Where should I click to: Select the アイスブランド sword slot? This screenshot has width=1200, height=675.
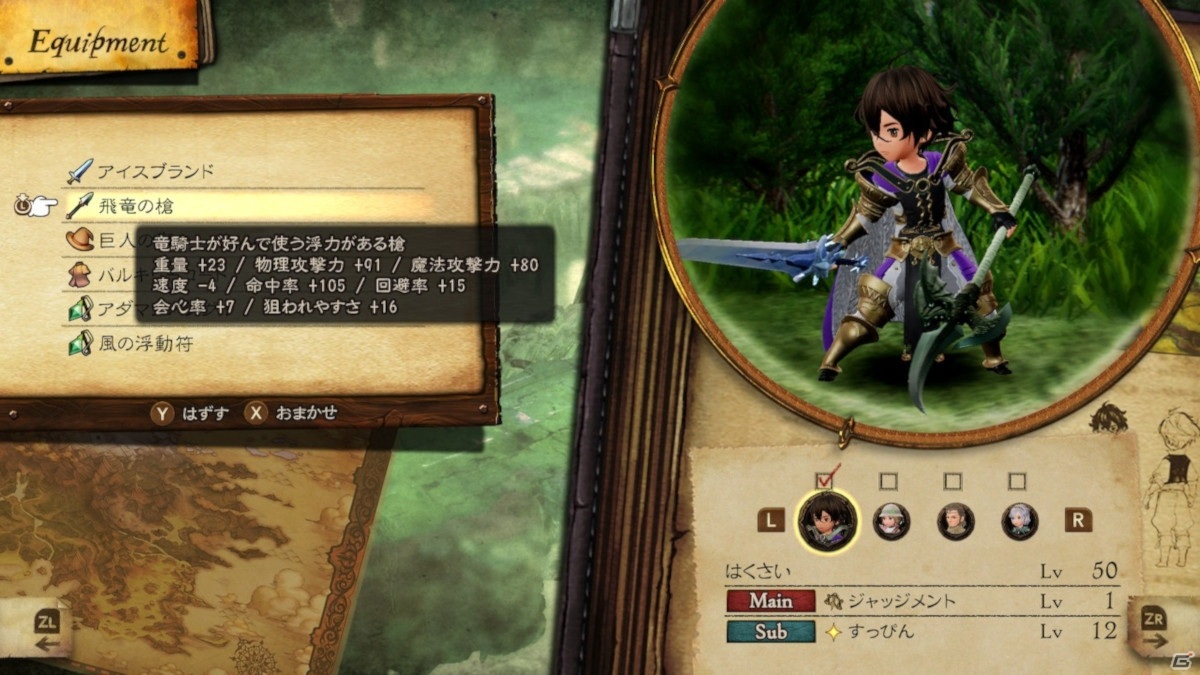tap(155, 171)
